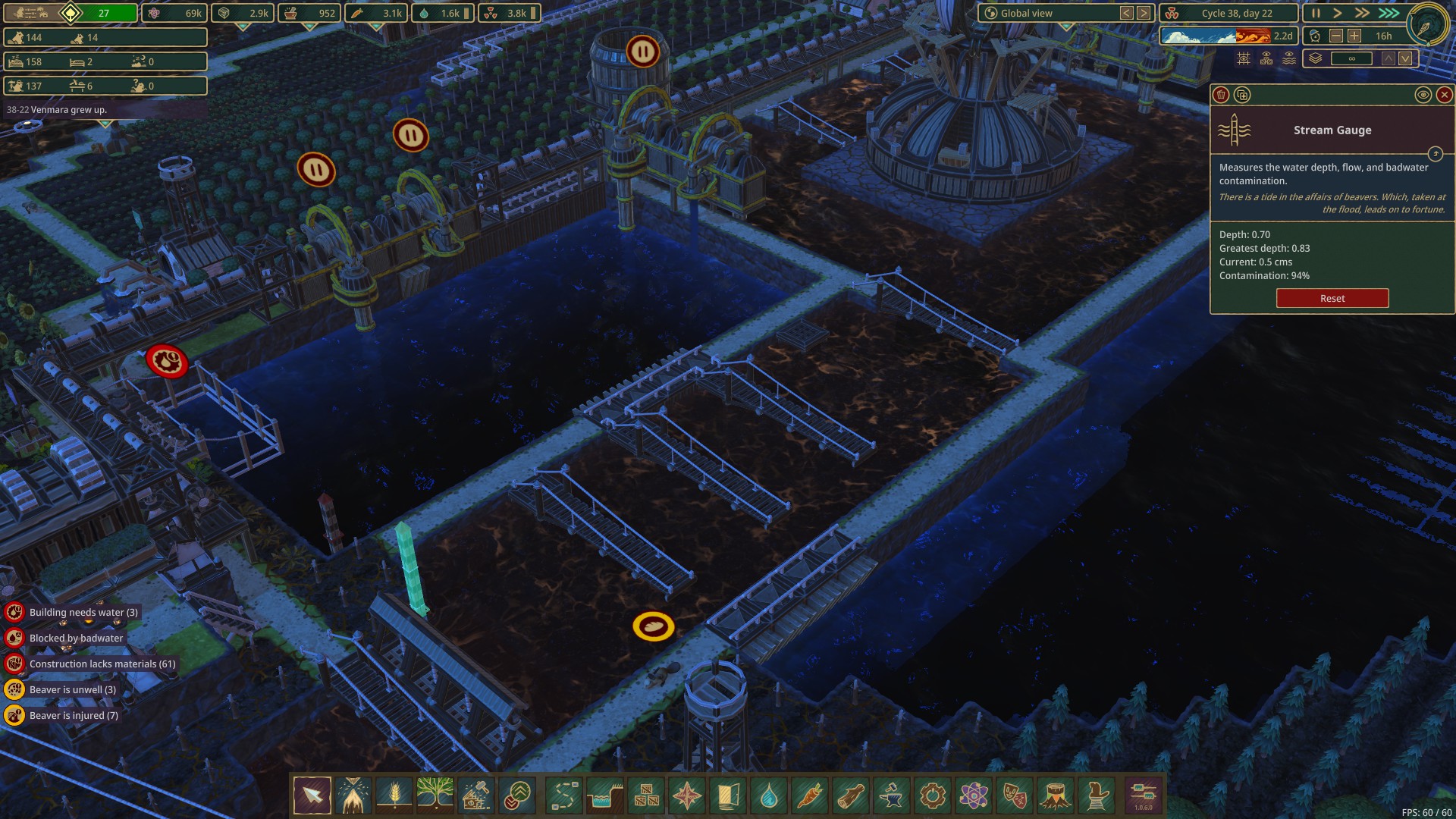Decrease working hours with minus button
The image size is (1456, 819).
[x=1336, y=36]
